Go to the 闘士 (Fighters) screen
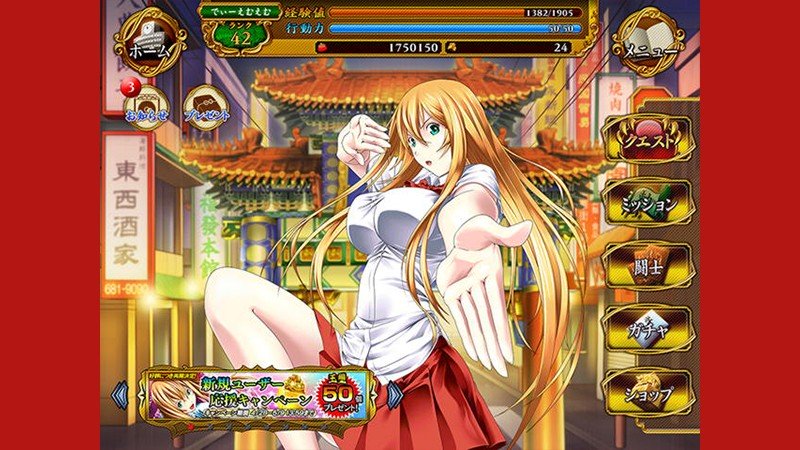 650,266
